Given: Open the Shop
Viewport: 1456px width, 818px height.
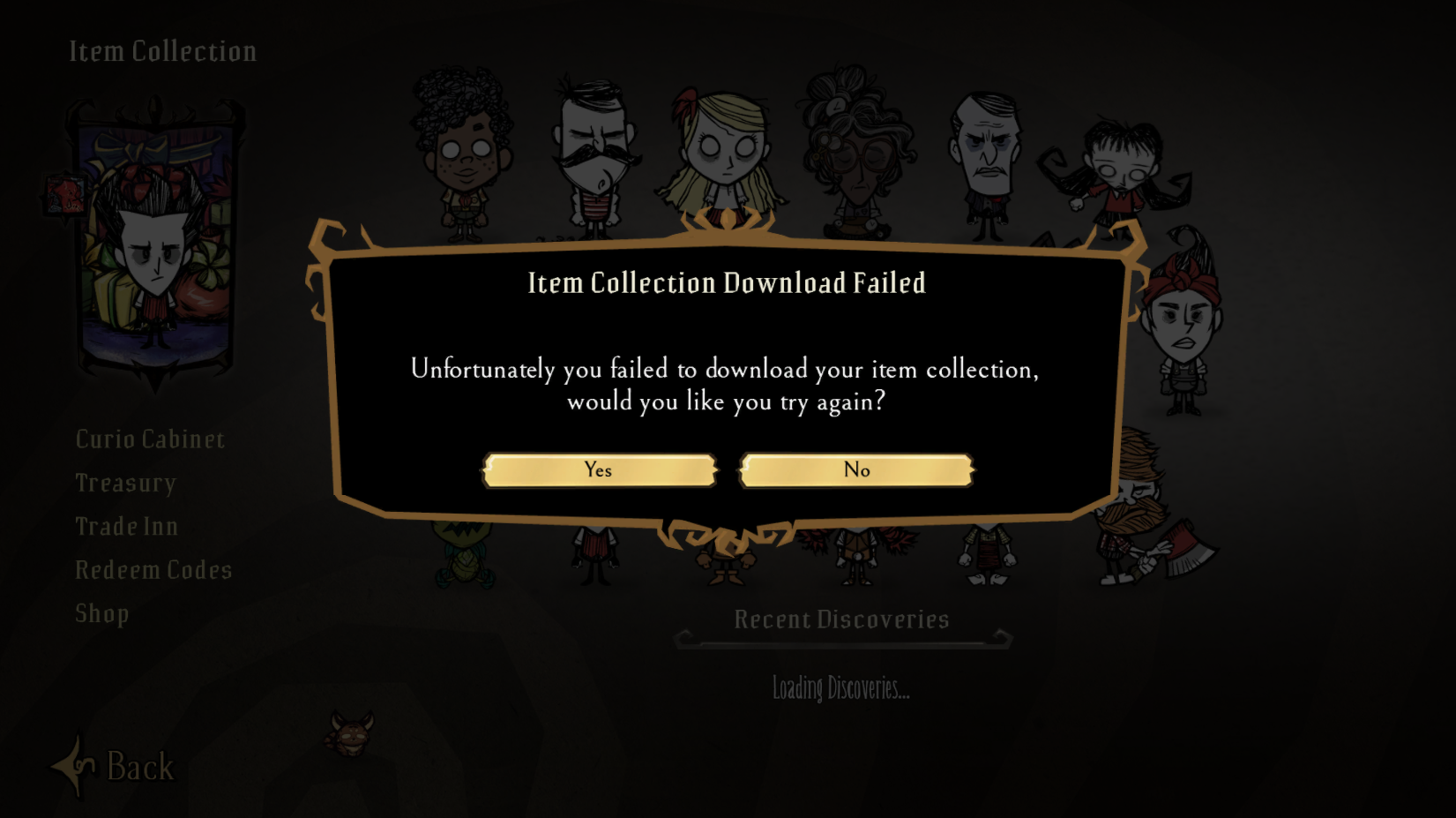Looking at the screenshot, I should coord(101,612).
